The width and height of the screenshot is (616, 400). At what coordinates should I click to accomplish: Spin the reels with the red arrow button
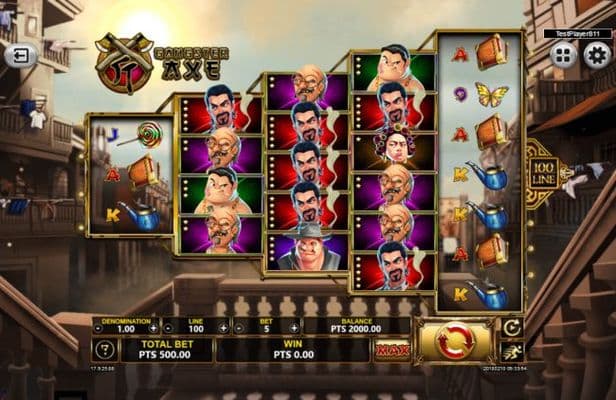coord(455,341)
